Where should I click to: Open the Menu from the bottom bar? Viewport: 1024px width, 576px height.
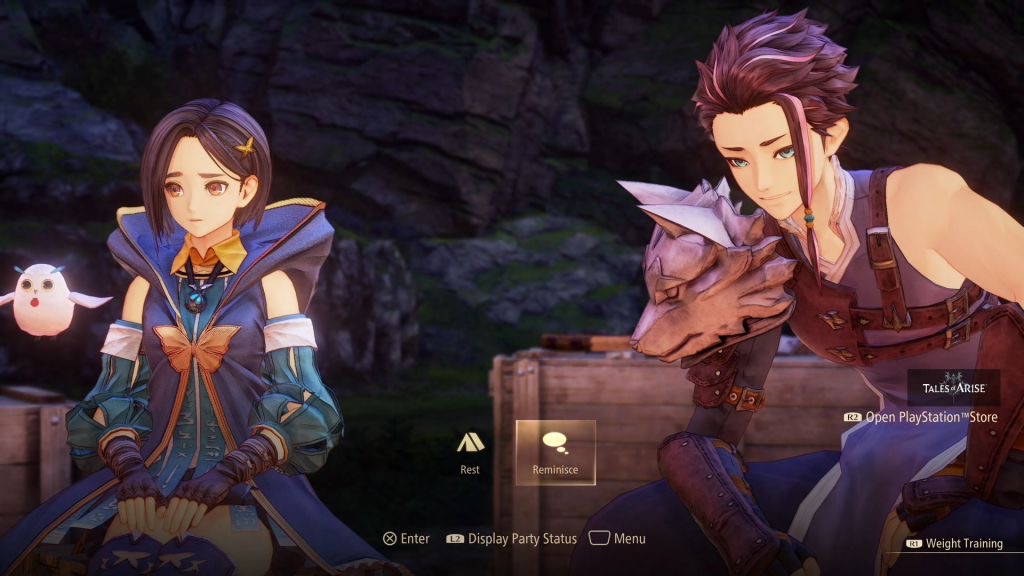tap(617, 538)
